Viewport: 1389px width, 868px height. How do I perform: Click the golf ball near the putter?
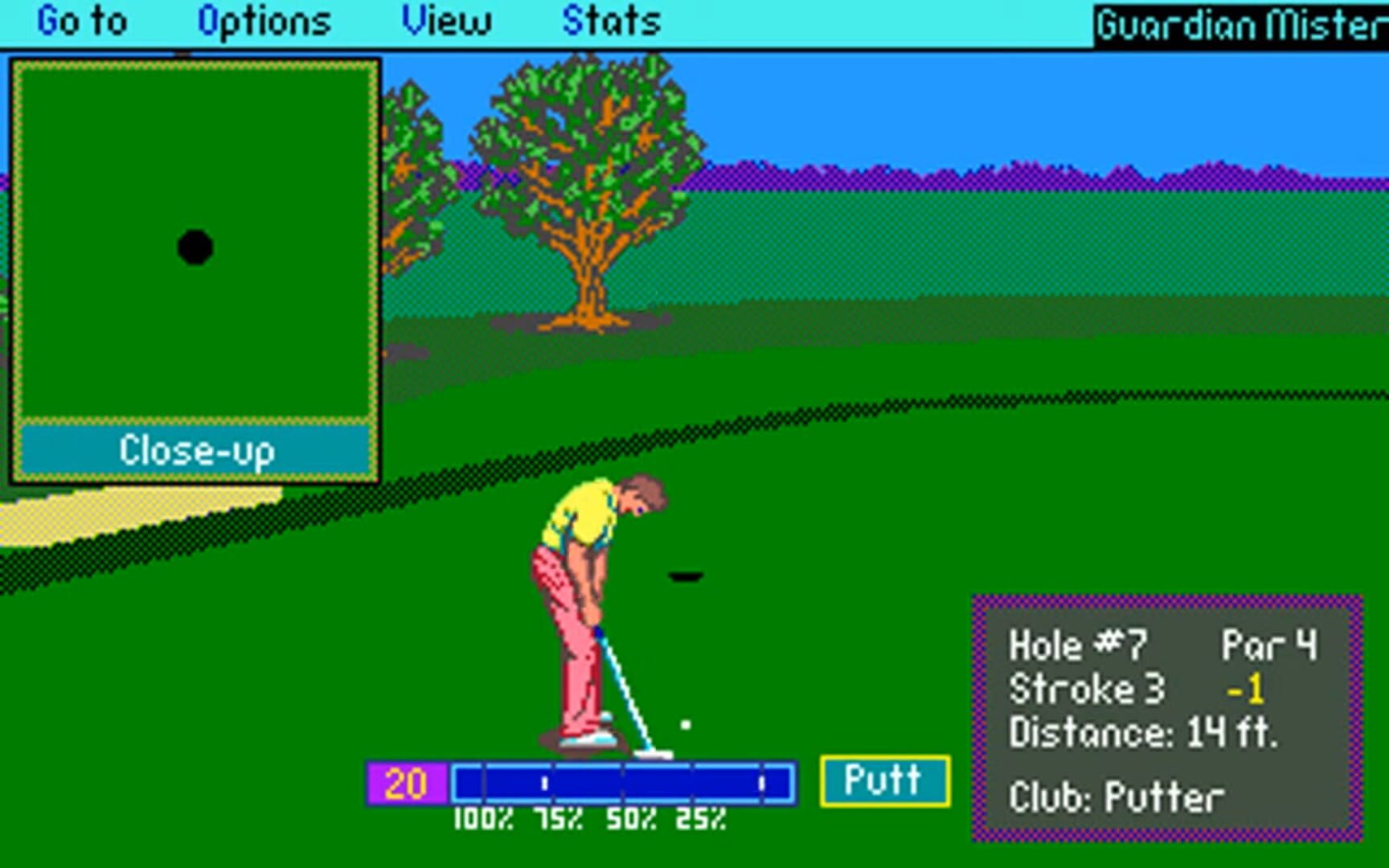pos(685,724)
